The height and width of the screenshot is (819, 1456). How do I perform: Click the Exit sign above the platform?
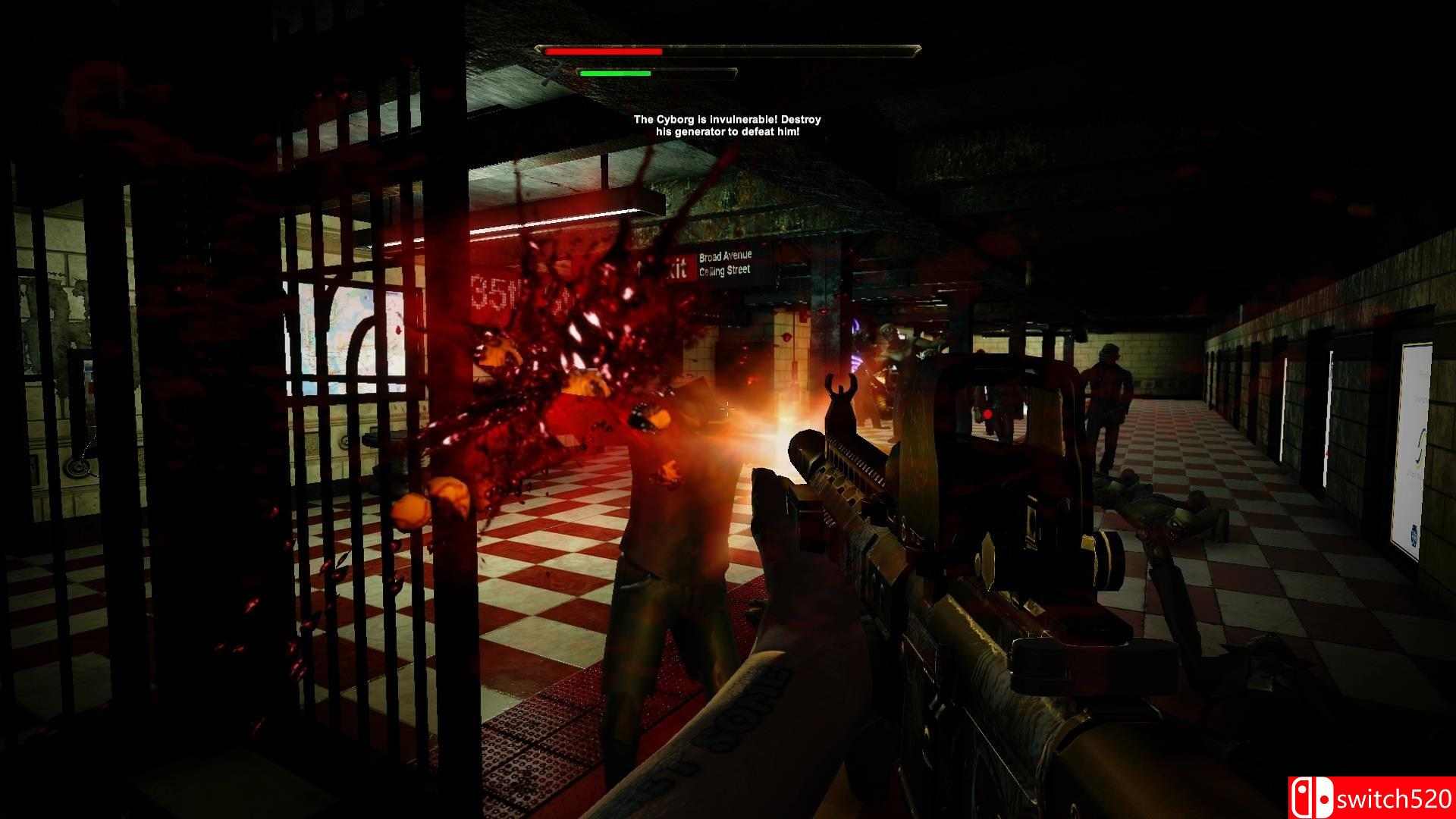(x=677, y=267)
